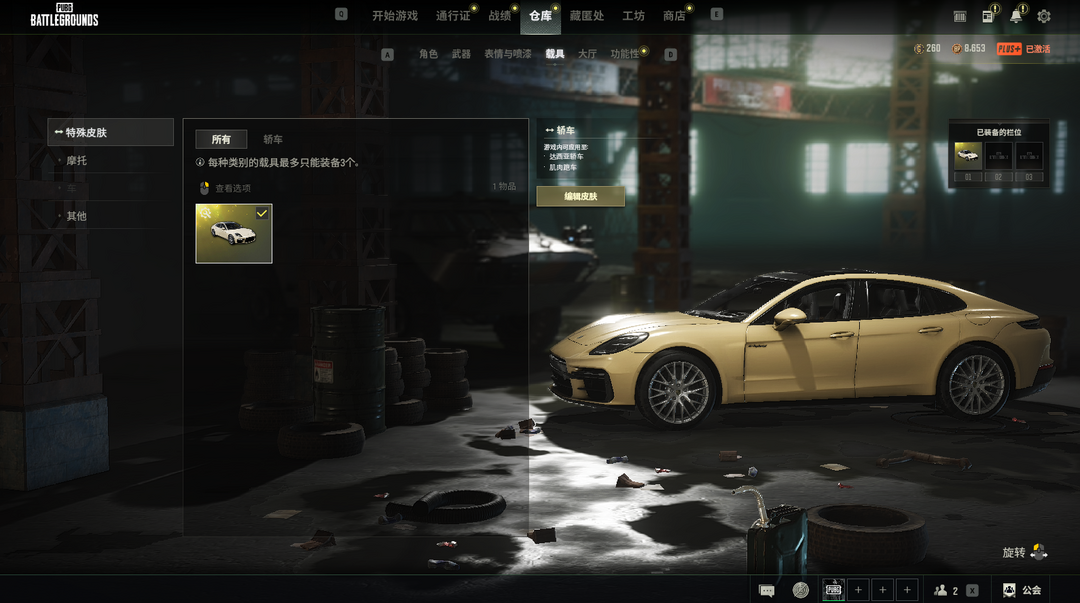This screenshot has height=603, width=1080.
Task: Select the 角色 character sub-tab
Action: 428,54
